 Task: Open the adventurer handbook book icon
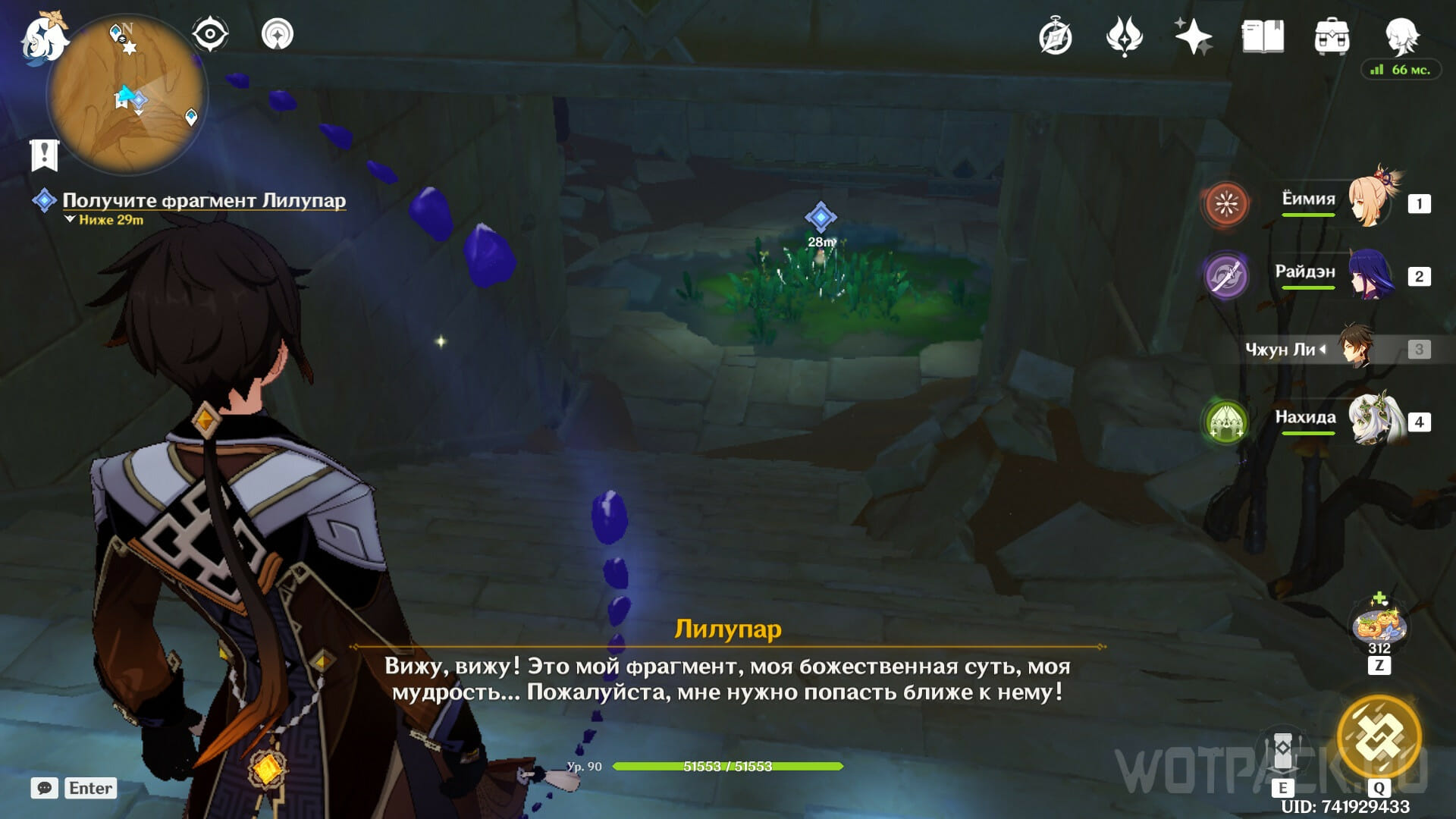pos(1263,36)
